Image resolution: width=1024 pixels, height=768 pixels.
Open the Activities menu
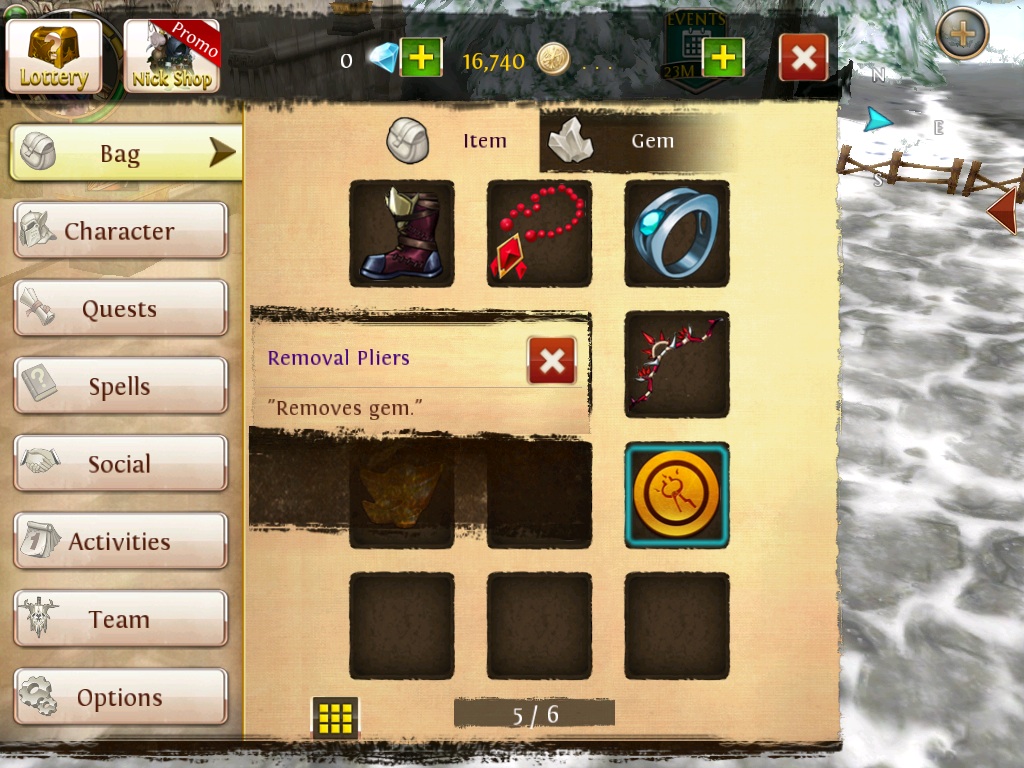click(x=120, y=542)
